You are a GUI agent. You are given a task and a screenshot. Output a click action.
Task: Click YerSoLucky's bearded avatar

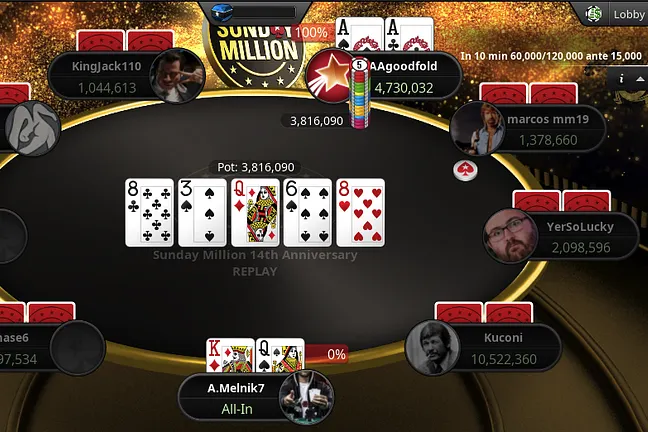pyautogui.click(x=508, y=236)
